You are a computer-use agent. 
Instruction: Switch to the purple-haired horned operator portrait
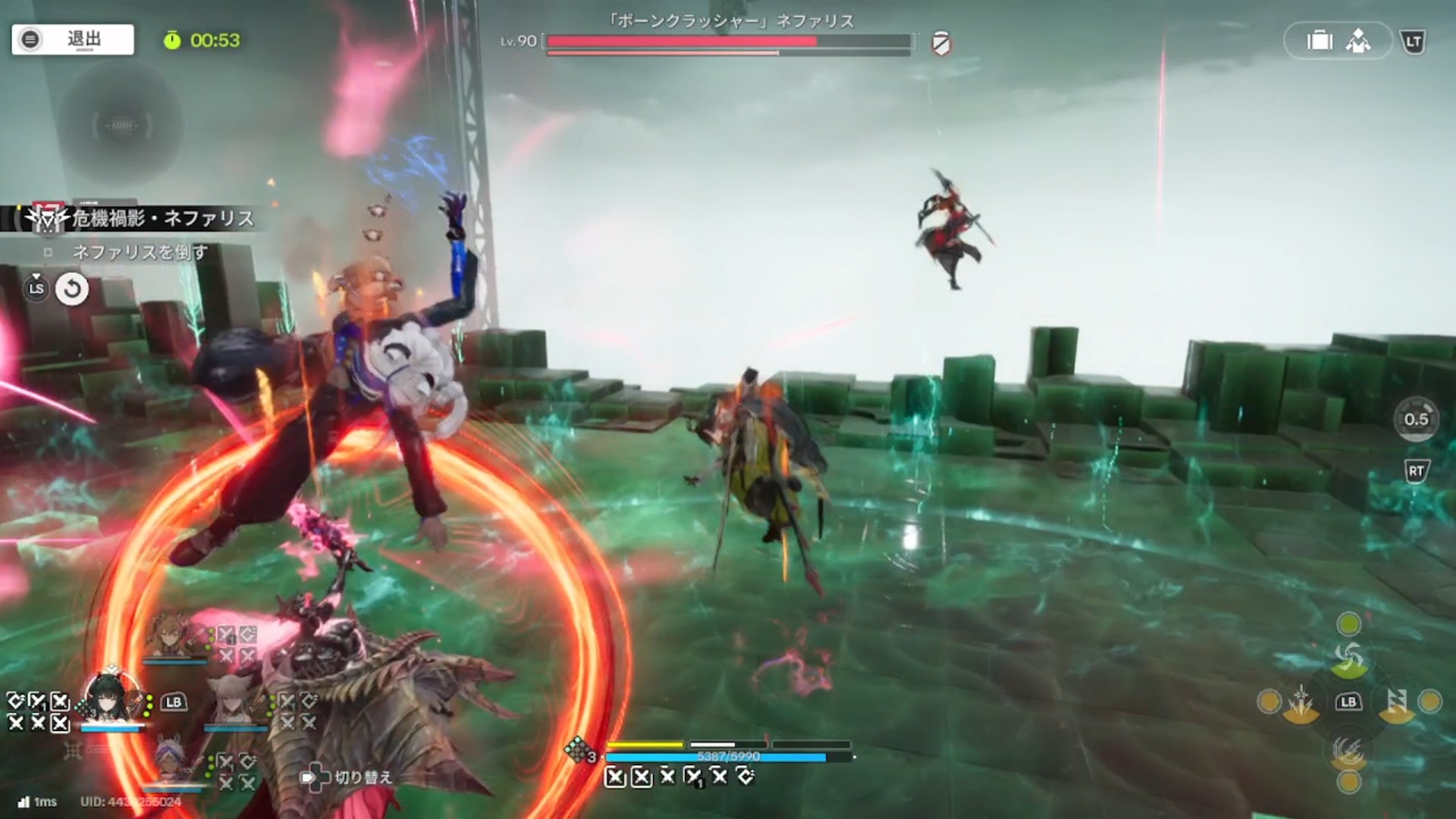[x=173, y=761]
